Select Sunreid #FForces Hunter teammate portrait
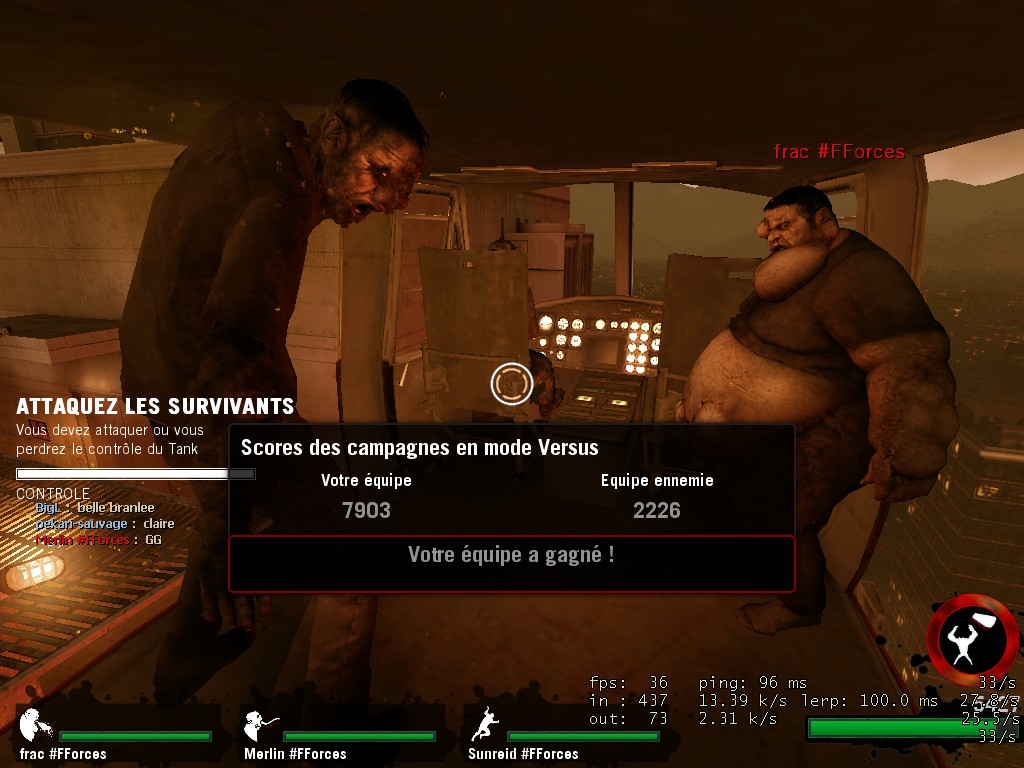 click(x=485, y=725)
